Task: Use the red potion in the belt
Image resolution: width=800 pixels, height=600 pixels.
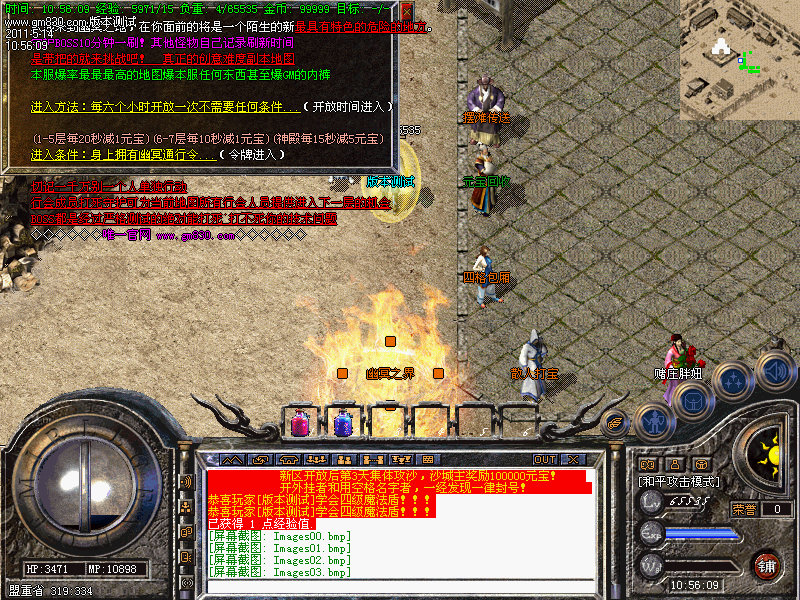Action: coord(300,423)
